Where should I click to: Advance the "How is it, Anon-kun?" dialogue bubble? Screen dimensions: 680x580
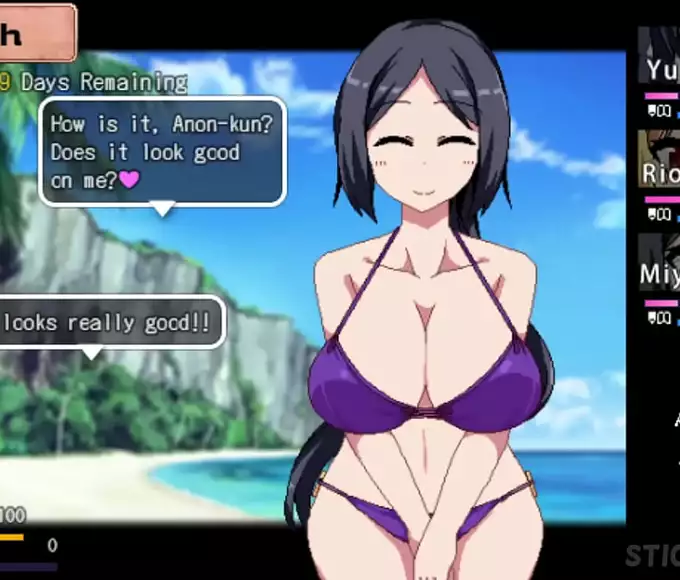(x=162, y=151)
